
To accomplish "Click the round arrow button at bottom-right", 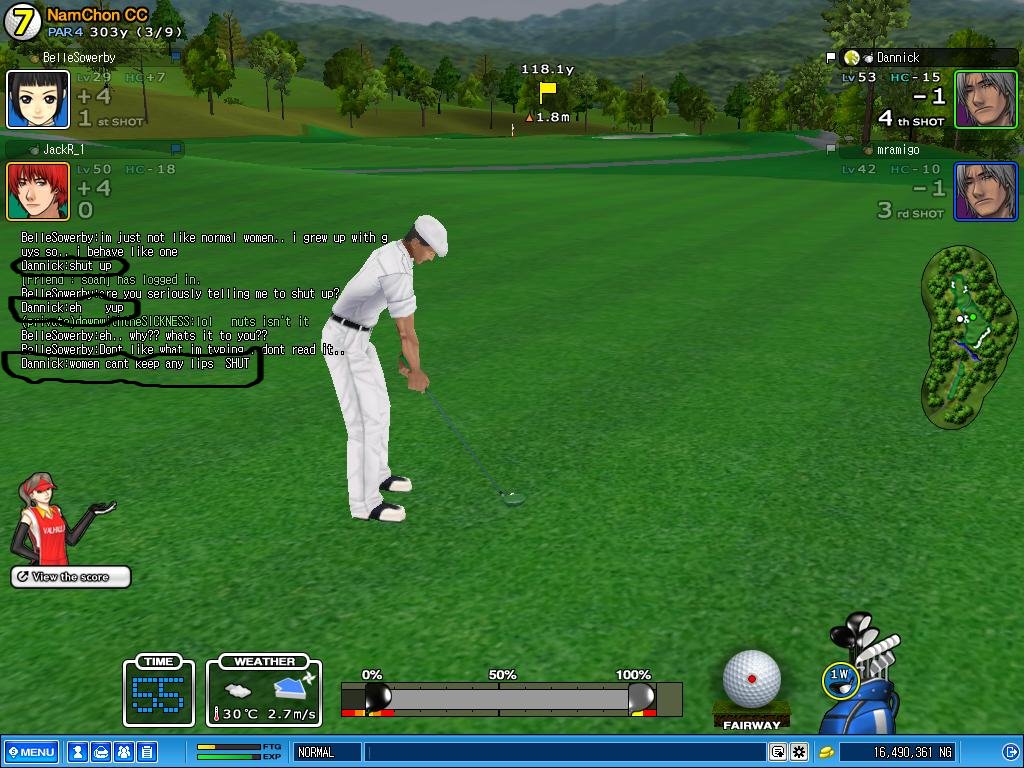I will click(1010, 752).
